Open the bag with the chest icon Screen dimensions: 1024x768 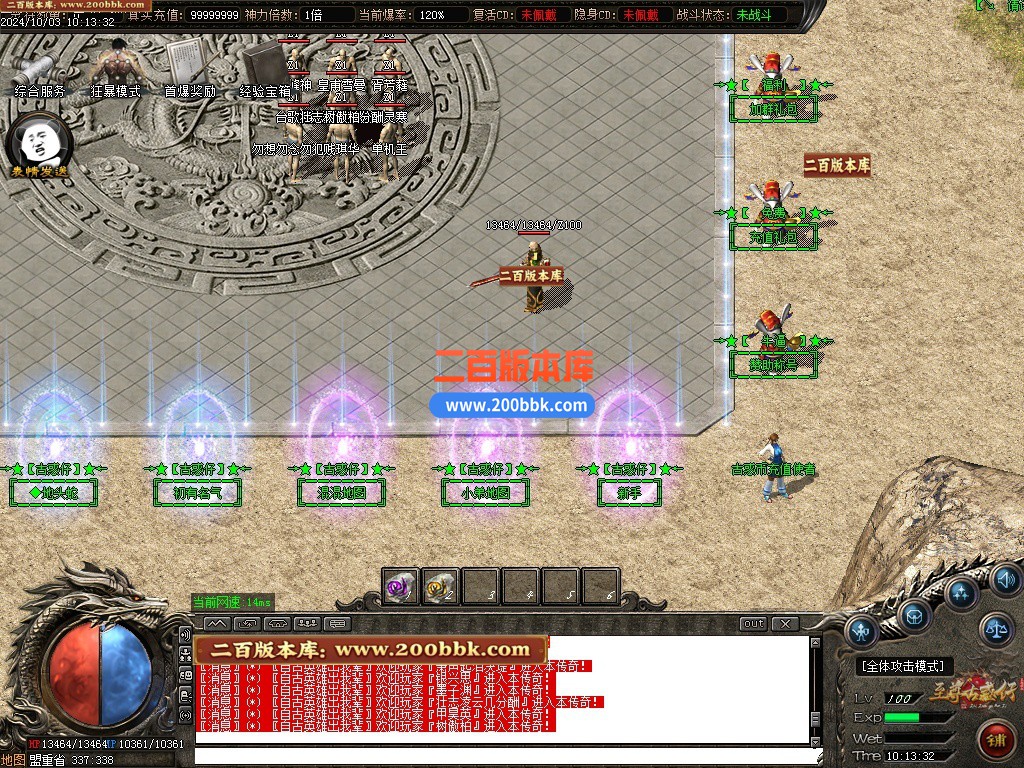point(914,616)
